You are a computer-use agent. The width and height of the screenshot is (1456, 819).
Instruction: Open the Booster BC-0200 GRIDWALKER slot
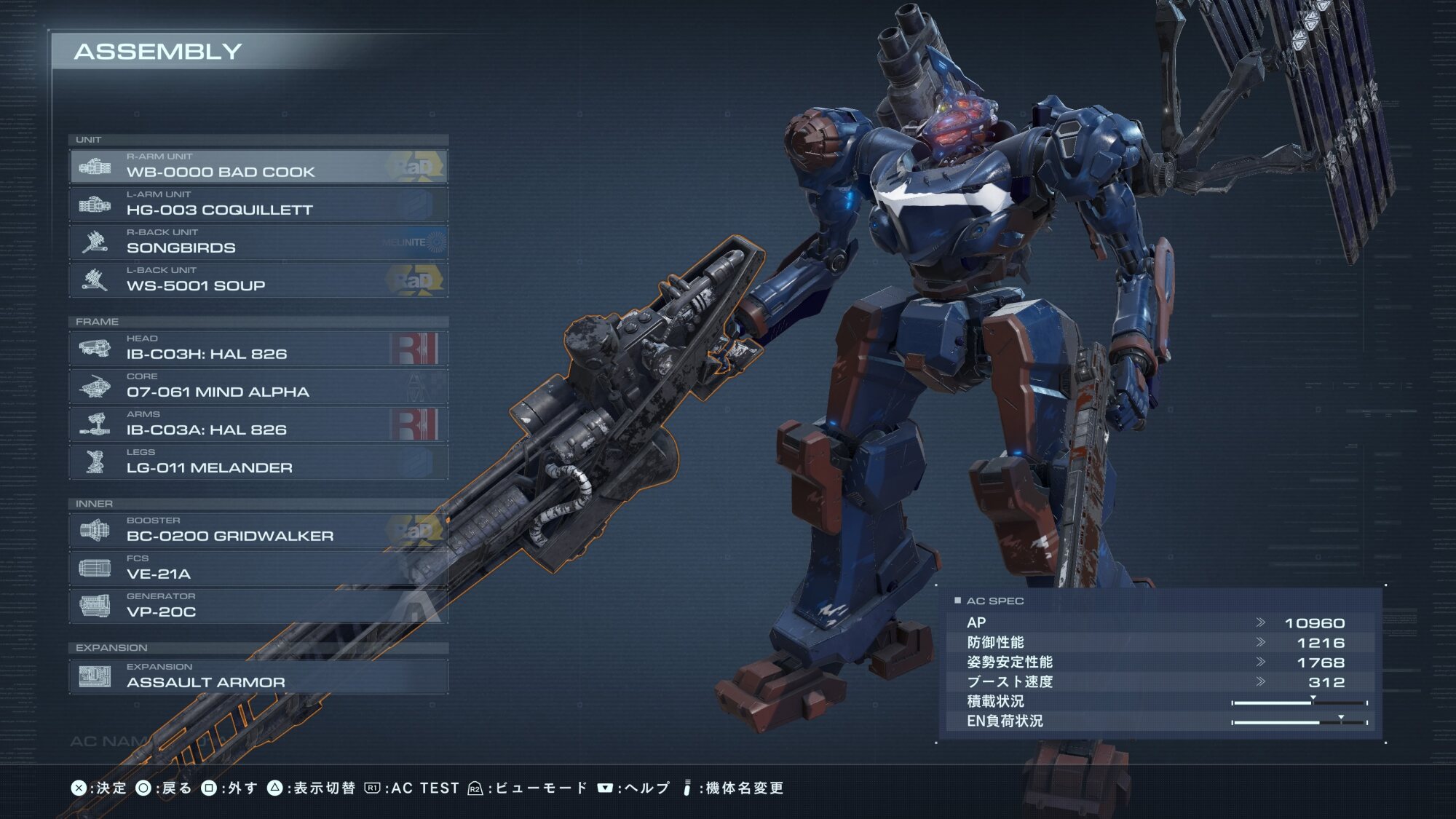(x=258, y=531)
